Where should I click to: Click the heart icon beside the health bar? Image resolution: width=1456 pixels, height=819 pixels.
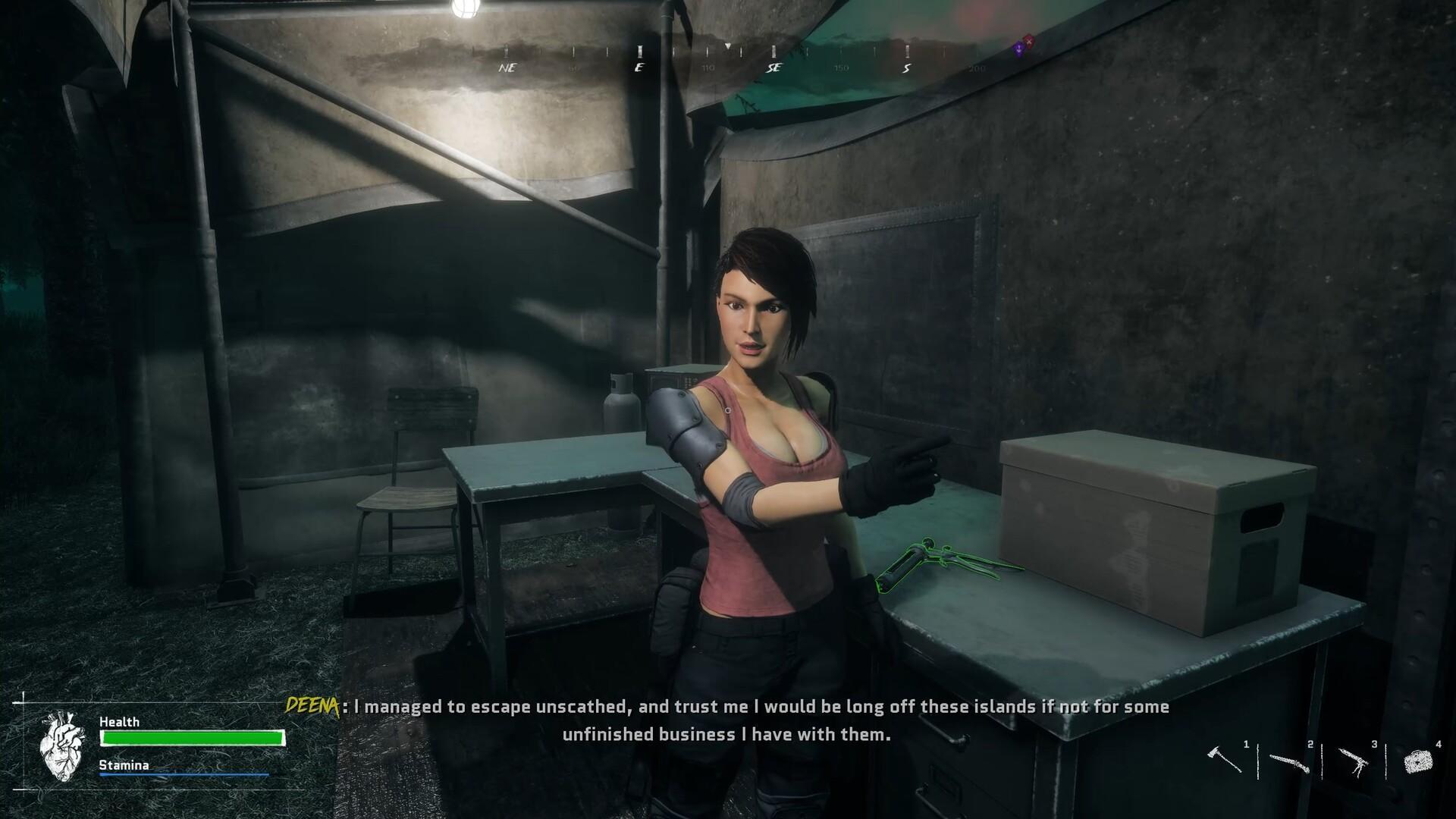tap(62, 746)
